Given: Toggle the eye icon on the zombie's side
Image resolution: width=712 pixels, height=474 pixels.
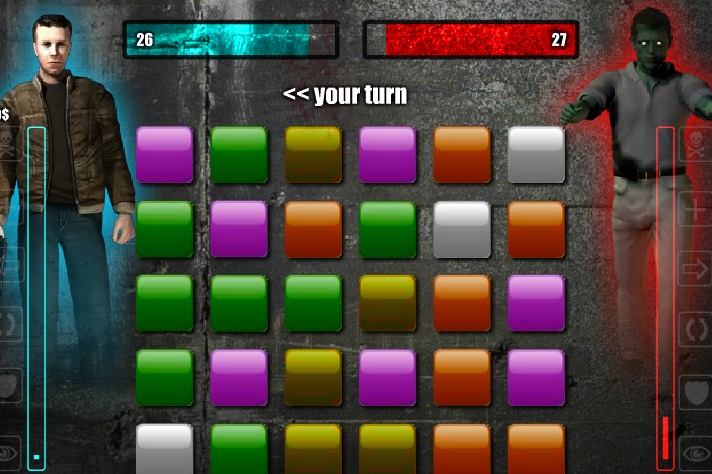Looking at the screenshot, I should coord(694,452).
